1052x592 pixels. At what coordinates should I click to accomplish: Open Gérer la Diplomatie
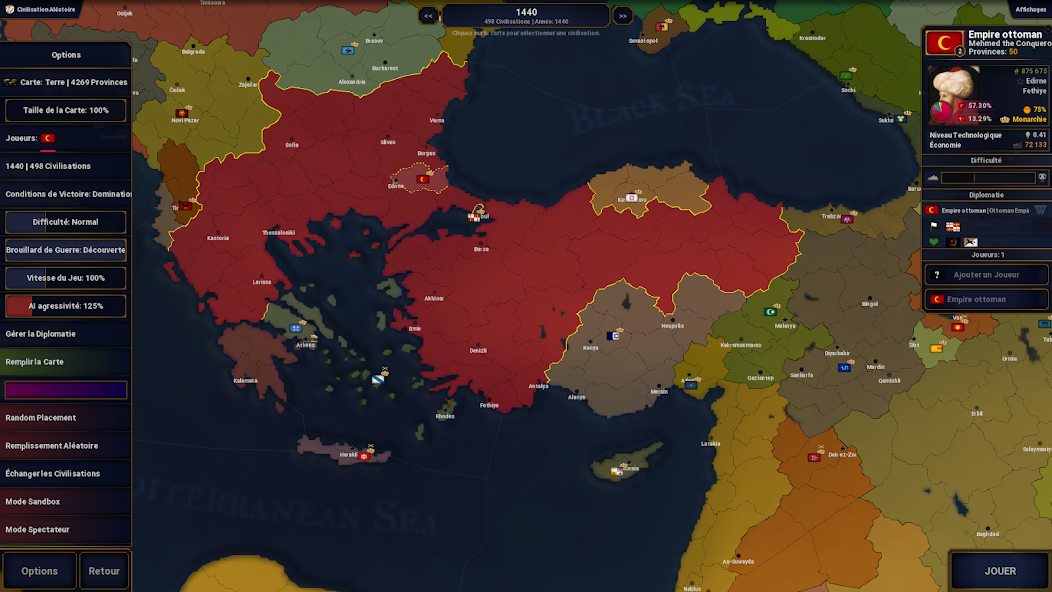(66, 334)
